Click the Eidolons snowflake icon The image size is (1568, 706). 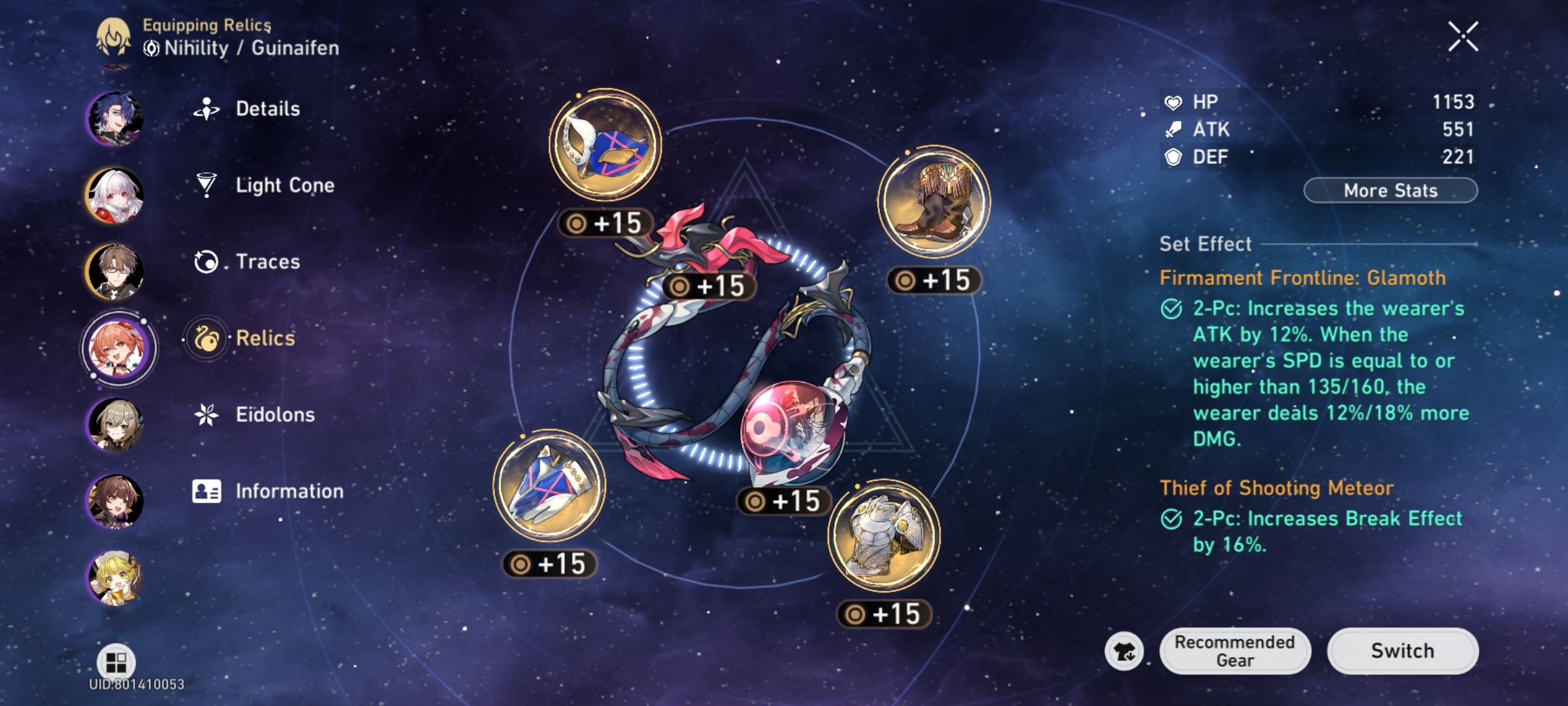[206, 414]
